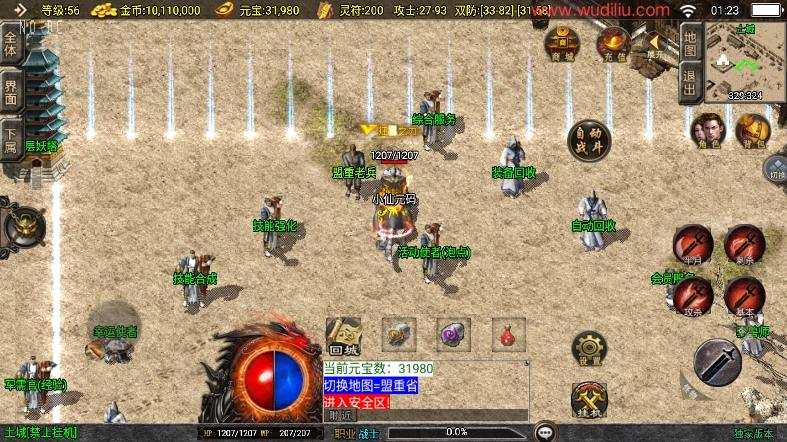Open the chat bubble button
Screen dimensions: 787x442
(544, 433)
